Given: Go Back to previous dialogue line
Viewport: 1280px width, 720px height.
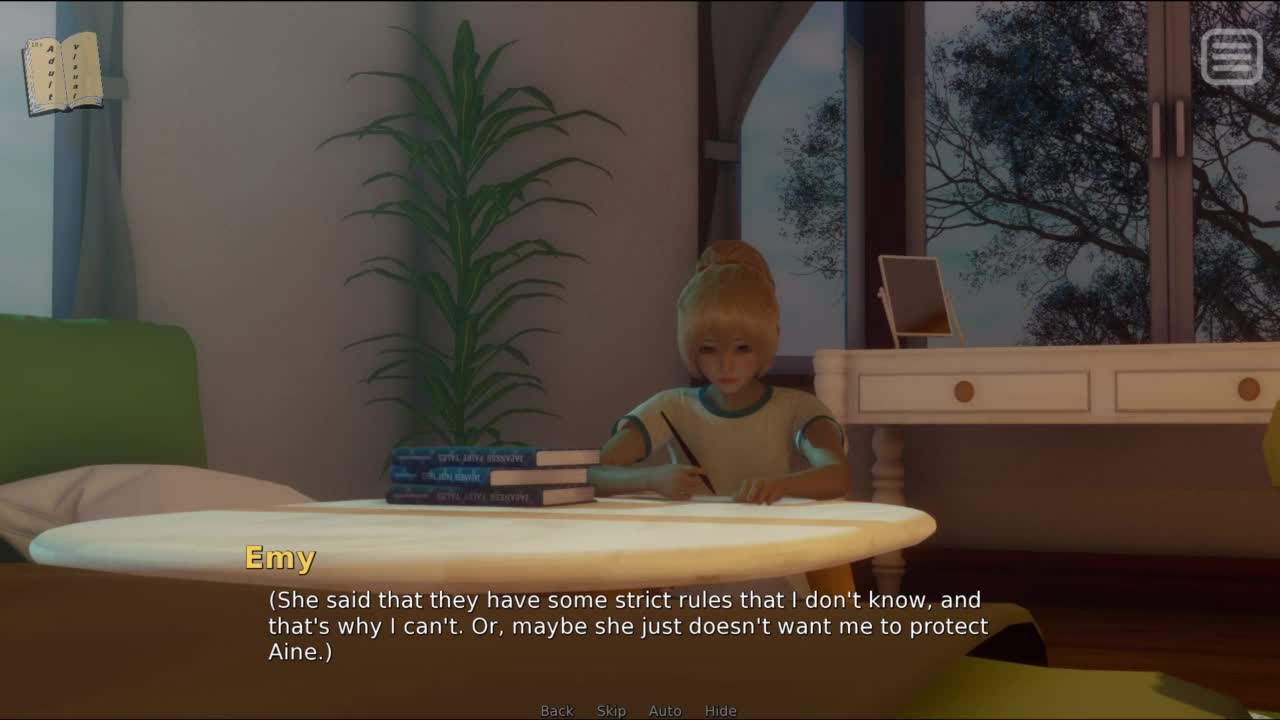Looking at the screenshot, I should (x=557, y=711).
